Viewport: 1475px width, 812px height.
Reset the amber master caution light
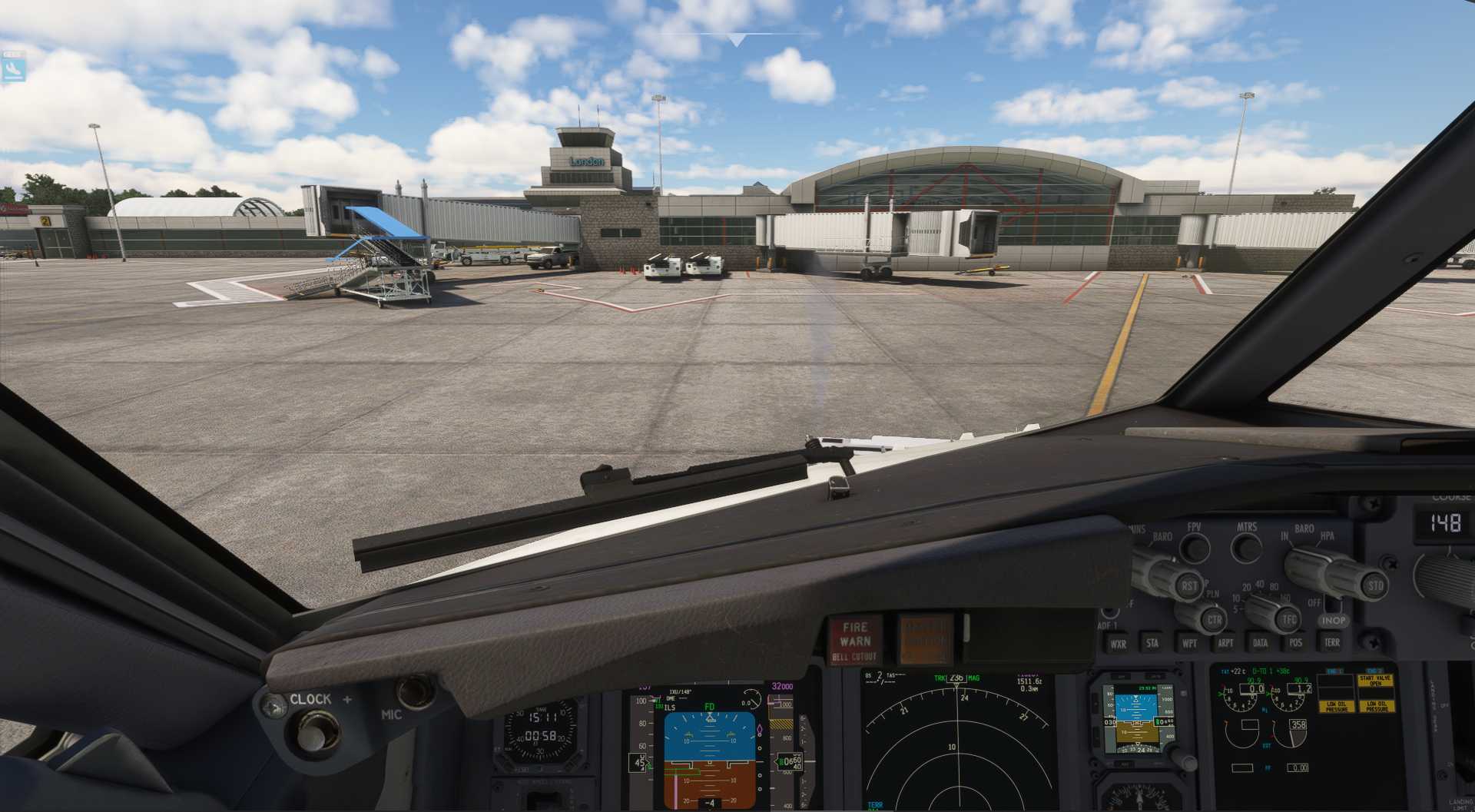coord(925,639)
